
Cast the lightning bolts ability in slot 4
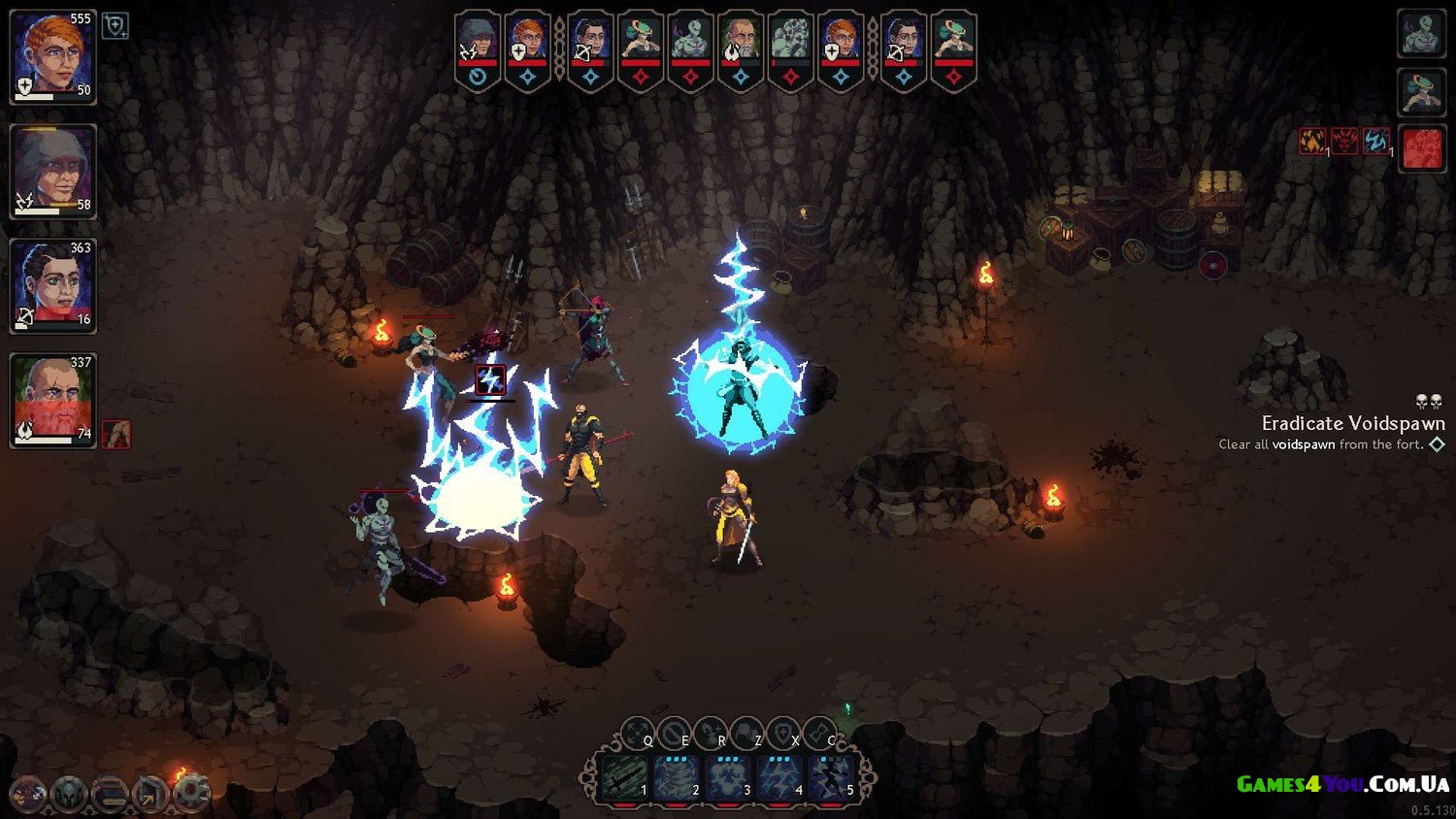(x=779, y=778)
